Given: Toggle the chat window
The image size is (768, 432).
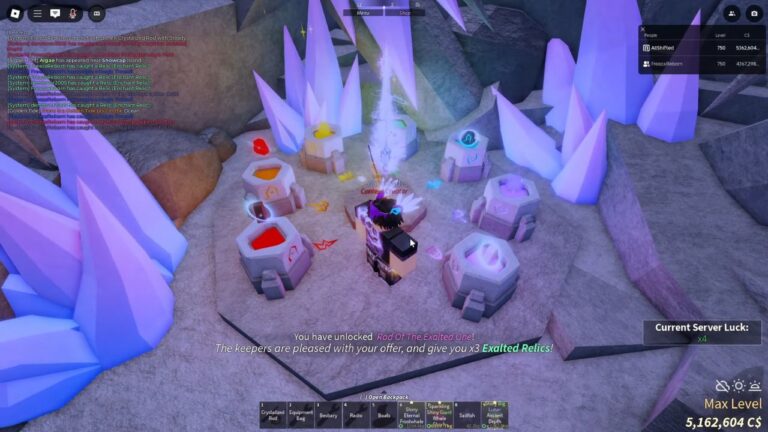Looking at the screenshot, I should coord(56,13).
